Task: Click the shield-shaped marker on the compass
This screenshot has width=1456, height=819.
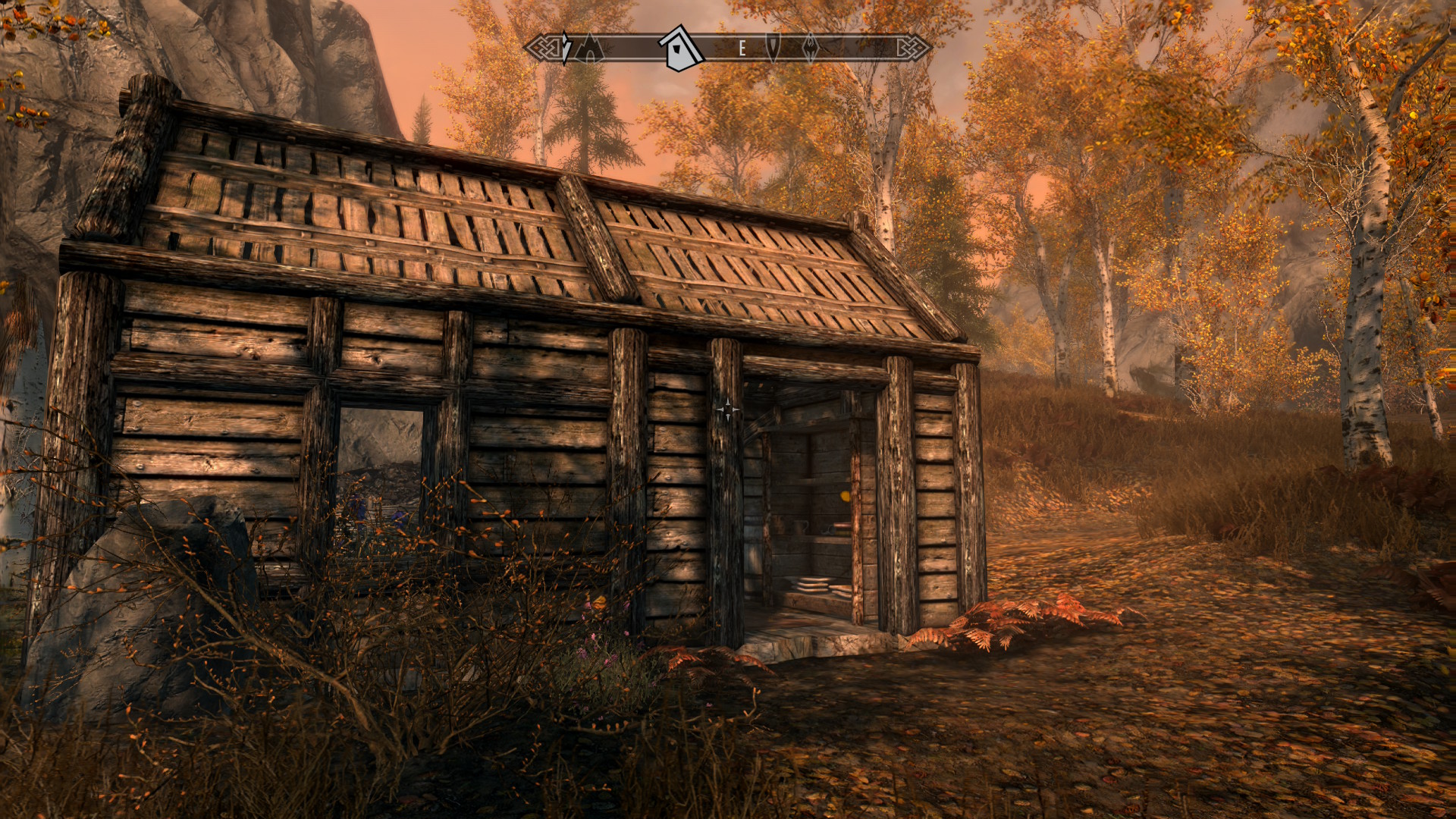Action: [x=773, y=47]
